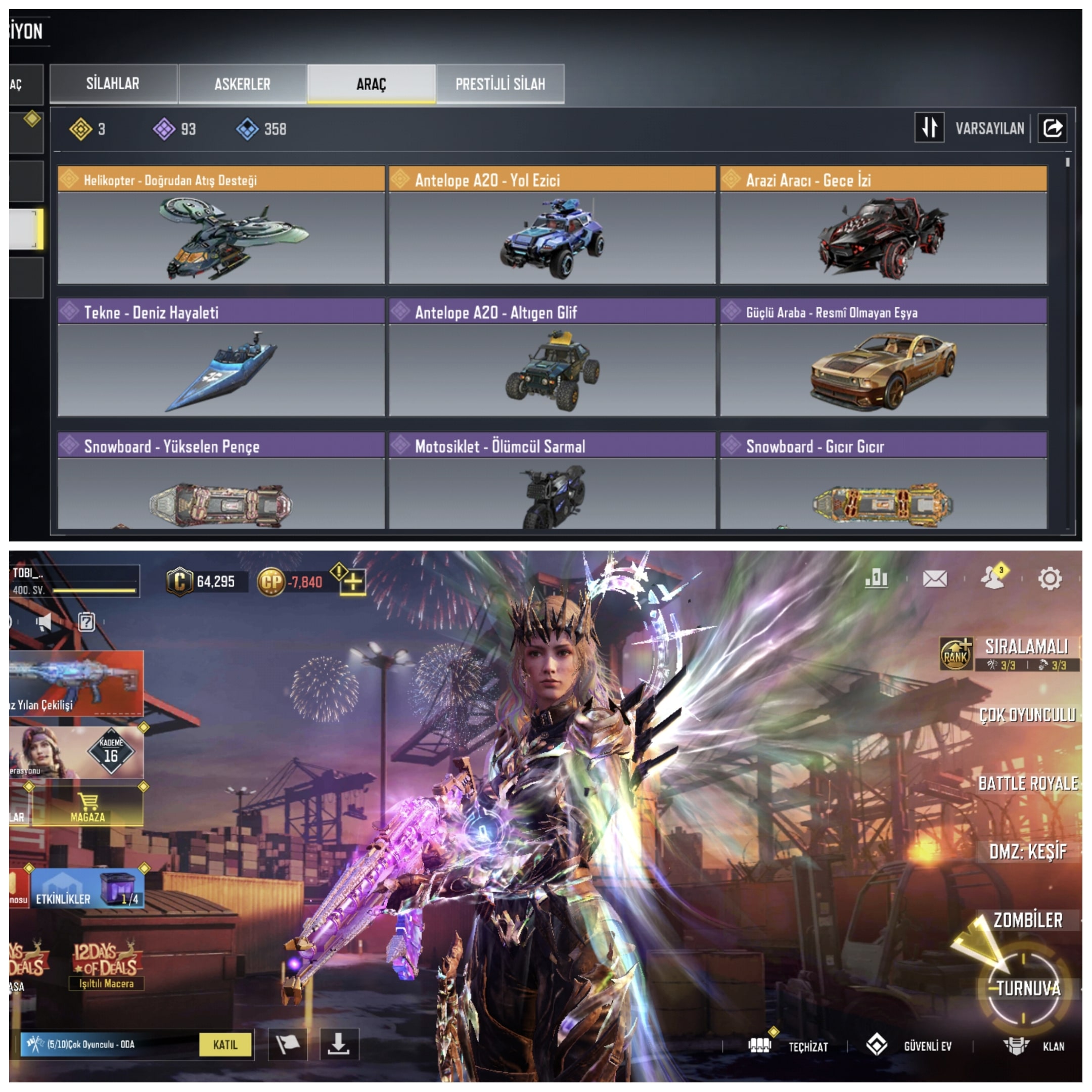Viewport: 1092px width, 1092px height.
Task: Open the ZOMBİLER mode
Action: 1028,920
